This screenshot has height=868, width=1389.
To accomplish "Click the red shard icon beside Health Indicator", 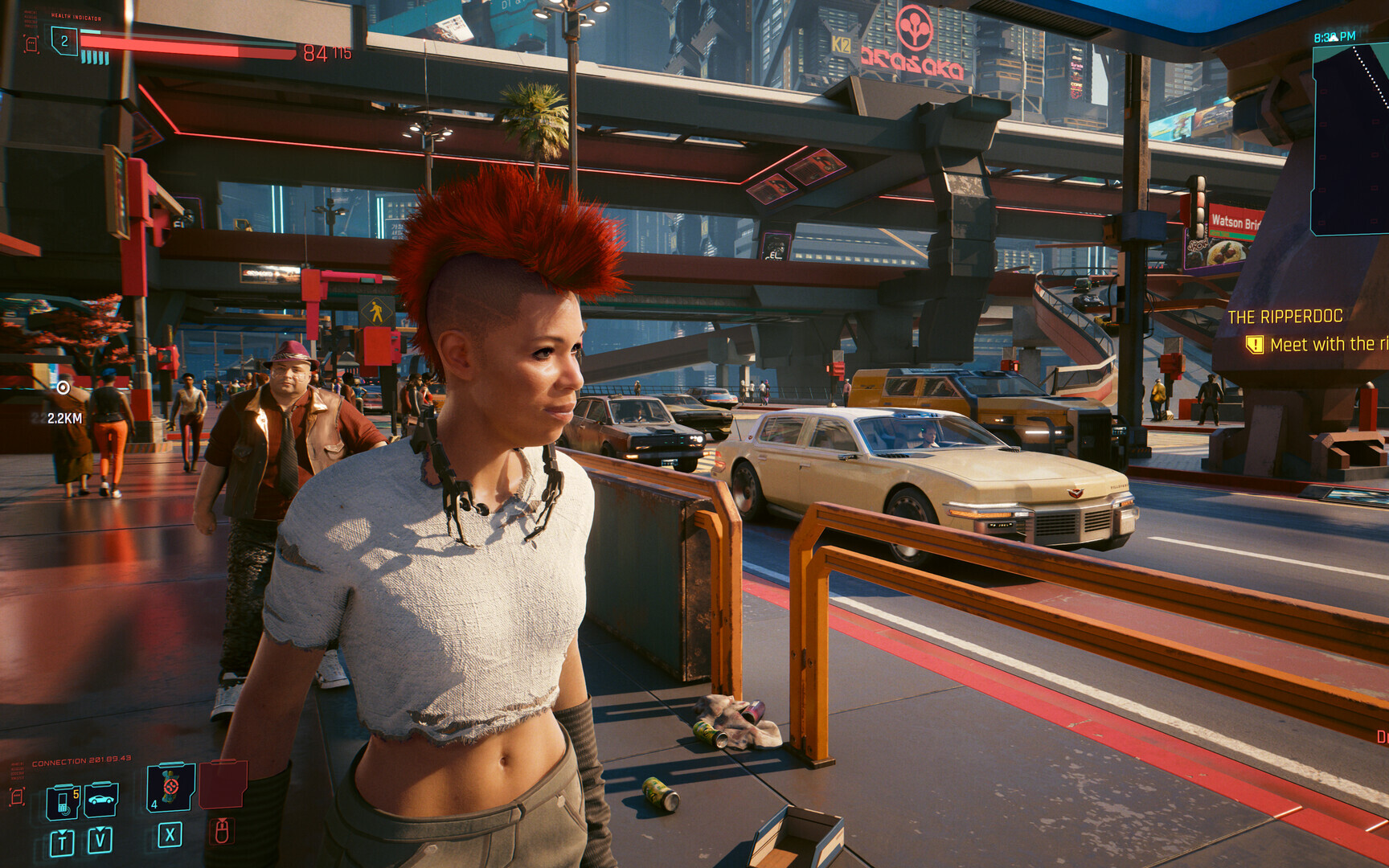I will click(x=31, y=45).
